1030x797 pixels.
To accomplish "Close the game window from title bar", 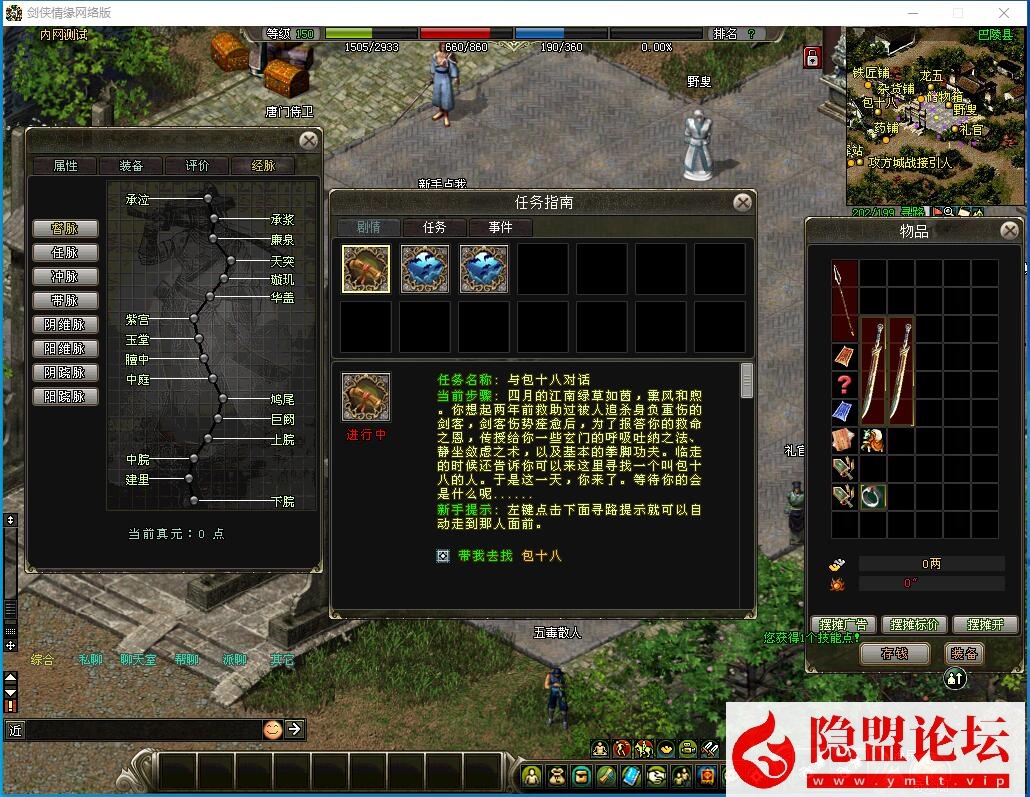I will pyautogui.click(x=1004, y=13).
